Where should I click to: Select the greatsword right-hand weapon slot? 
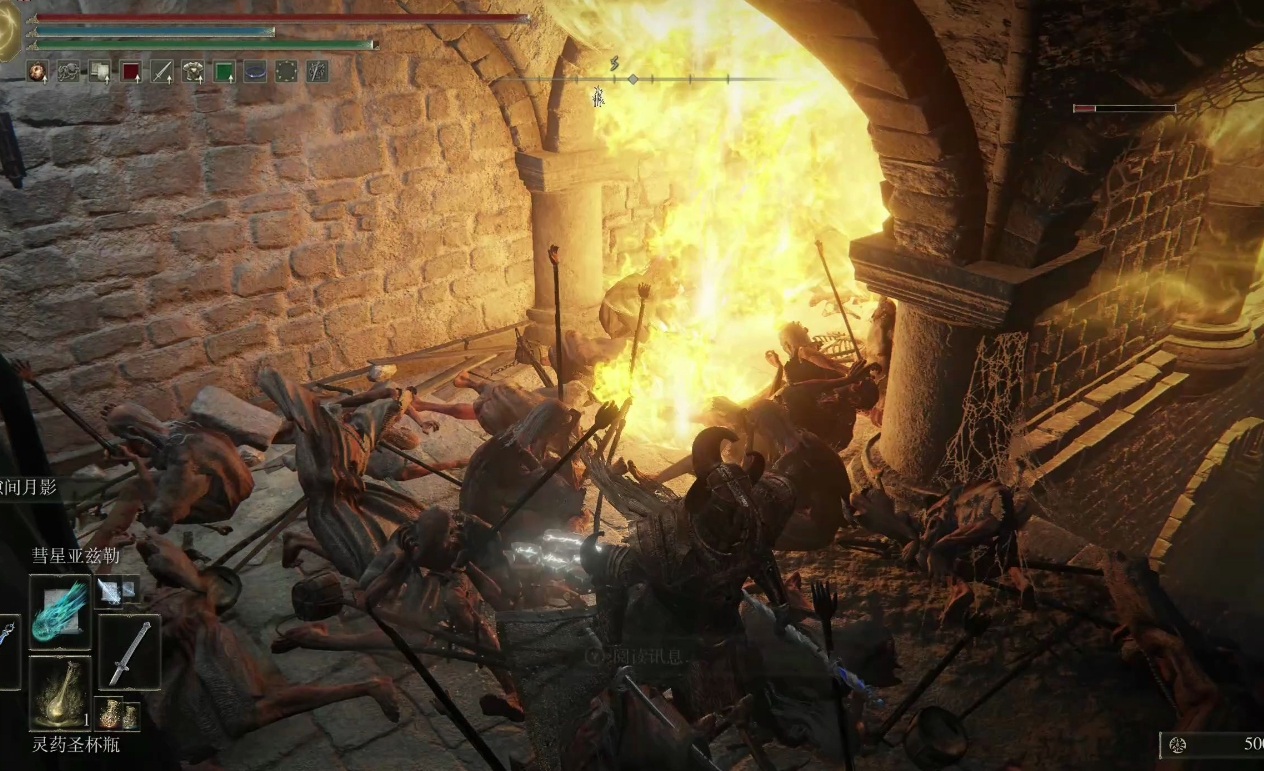point(129,651)
